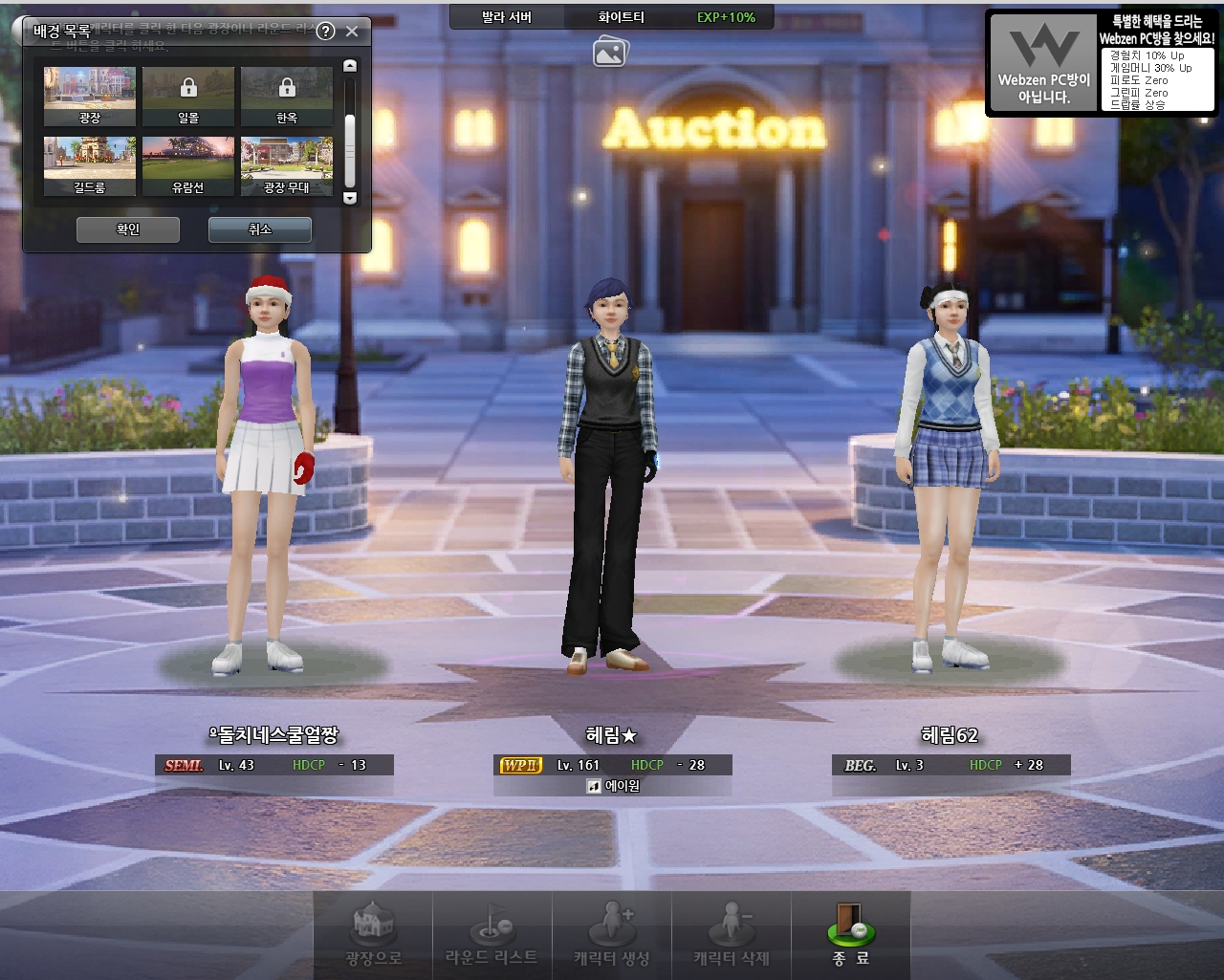Create a character with 캐릭터 생성
The image size is (1224, 980).
tap(612, 936)
